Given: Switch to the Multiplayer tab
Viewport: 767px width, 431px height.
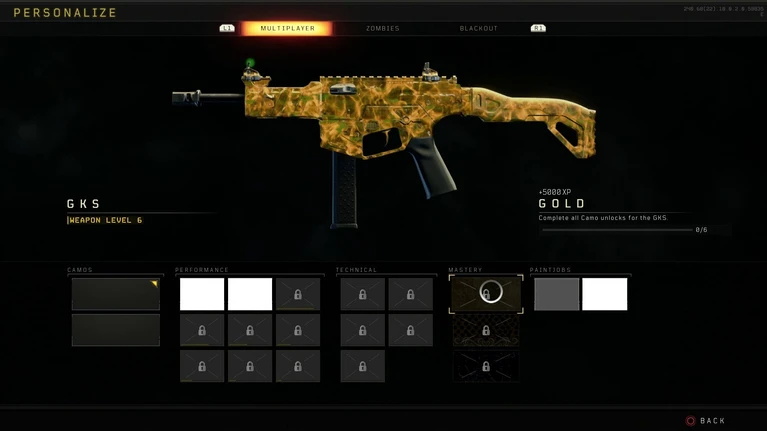Looking at the screenshot, I should coord(287,28).
